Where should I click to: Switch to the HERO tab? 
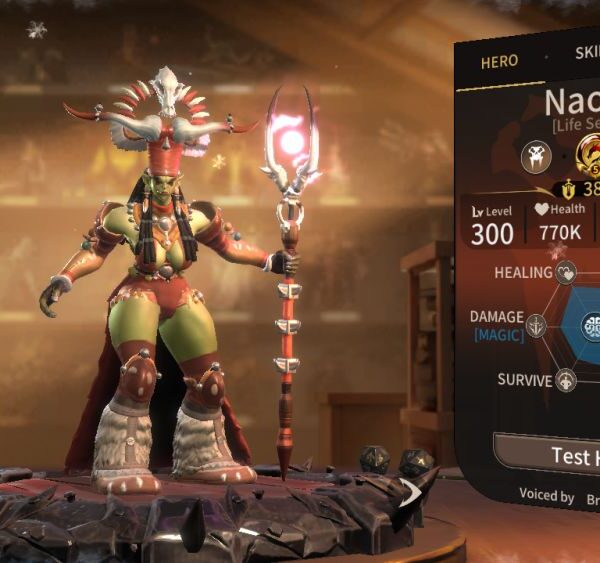point(499,61)
